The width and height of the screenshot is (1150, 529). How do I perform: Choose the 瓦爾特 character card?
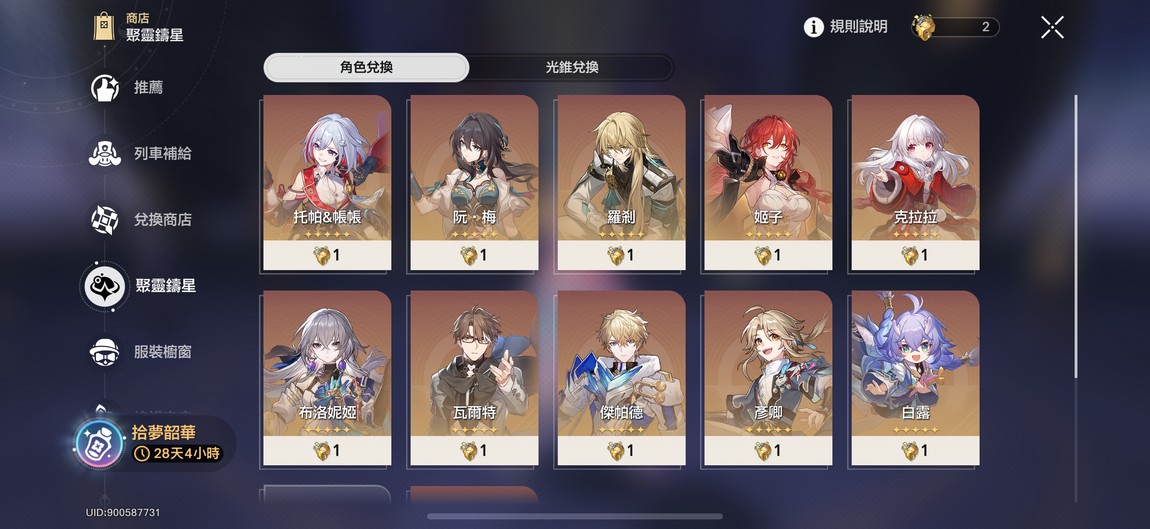(474, 378)
